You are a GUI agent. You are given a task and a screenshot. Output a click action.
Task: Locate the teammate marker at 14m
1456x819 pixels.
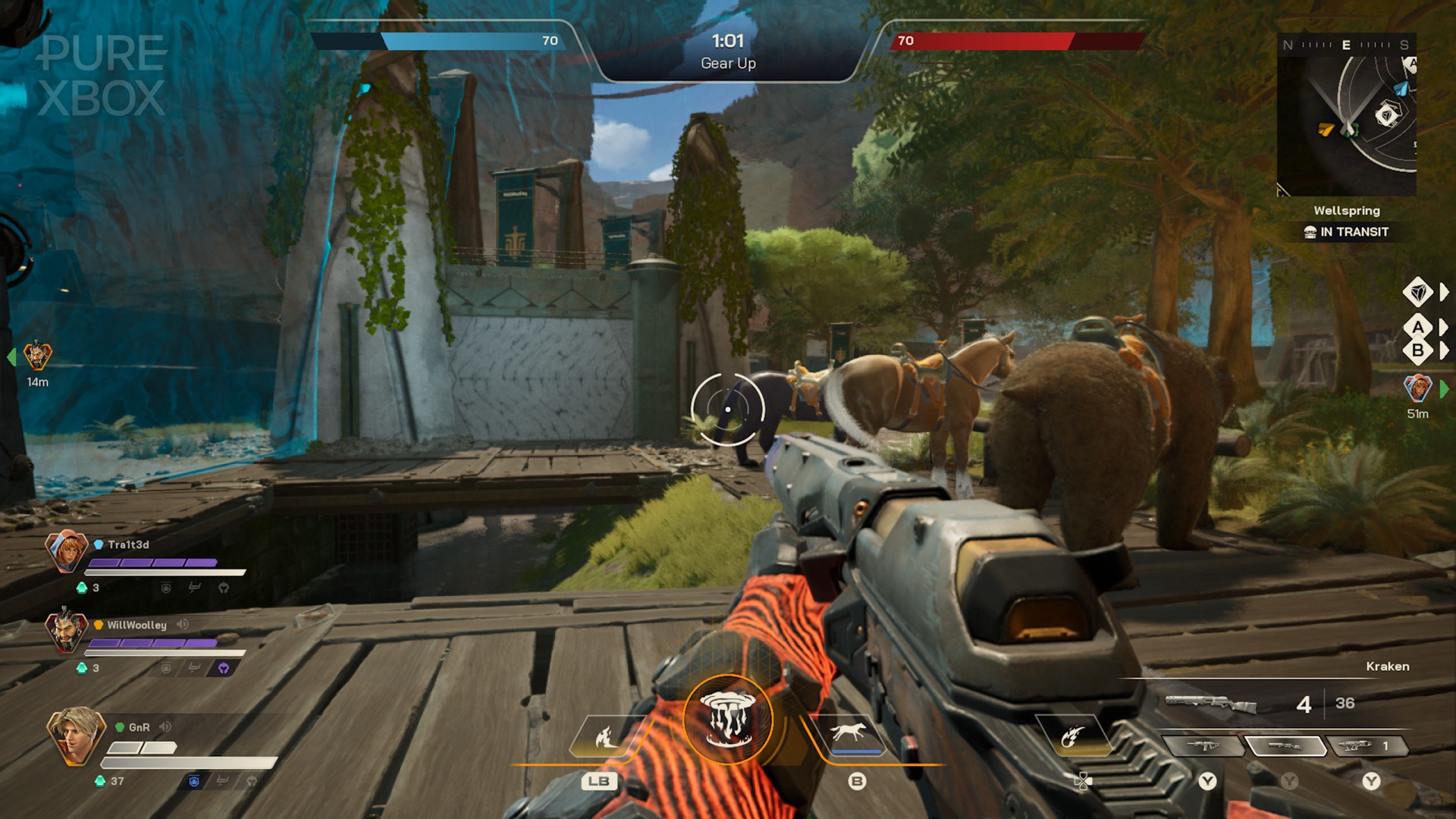(36, 356)
